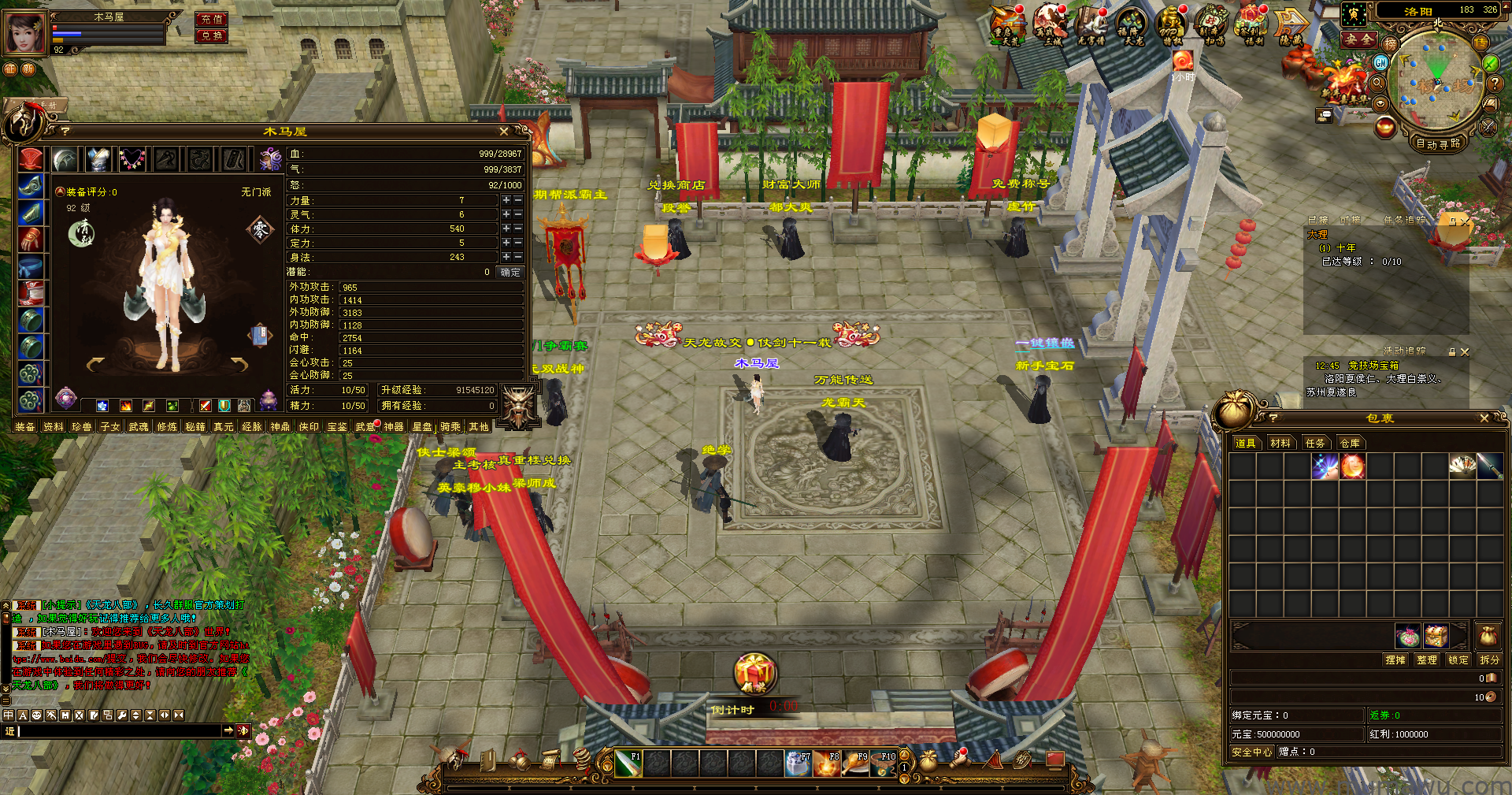Select the sword item in the bag
Viewport: 1512px width, 795px height.
1489,466
